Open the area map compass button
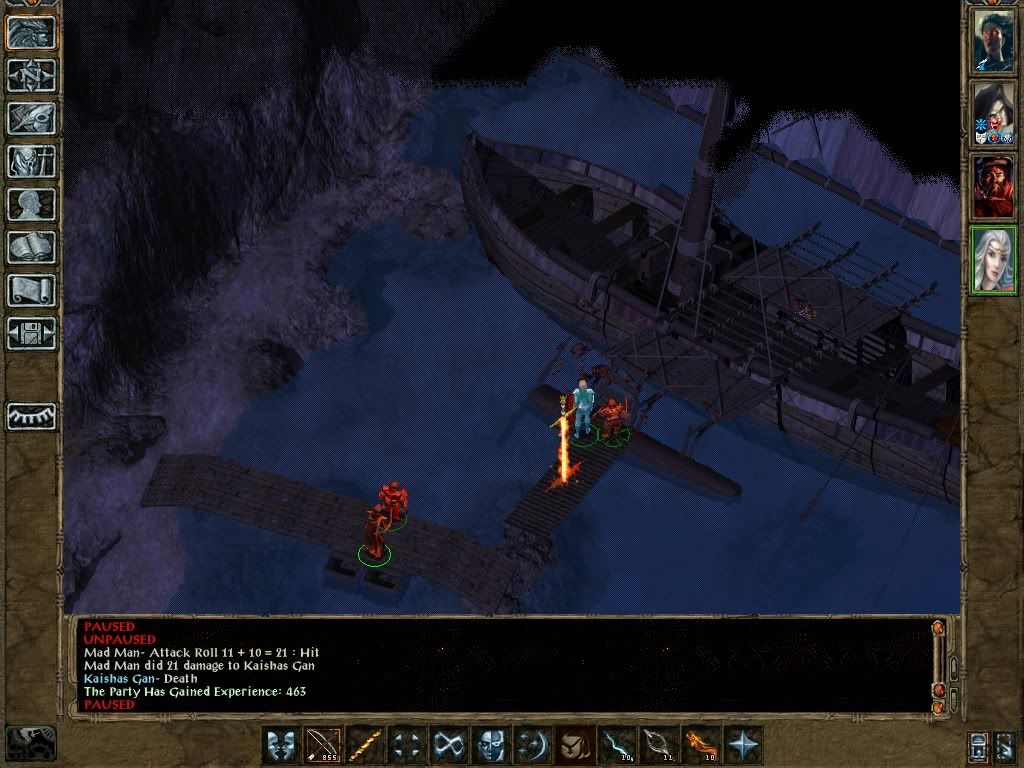The image size is (1024, 768). (32, 75)
